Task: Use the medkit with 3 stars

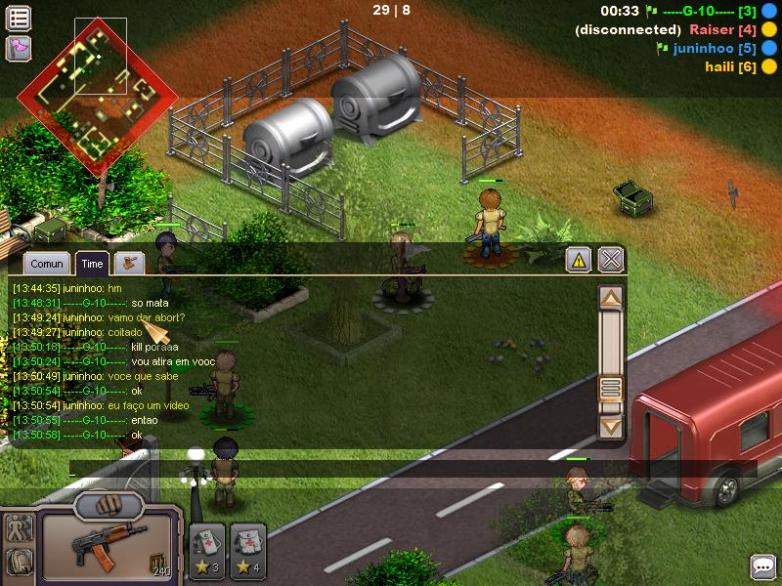Action: pos(207,551)
